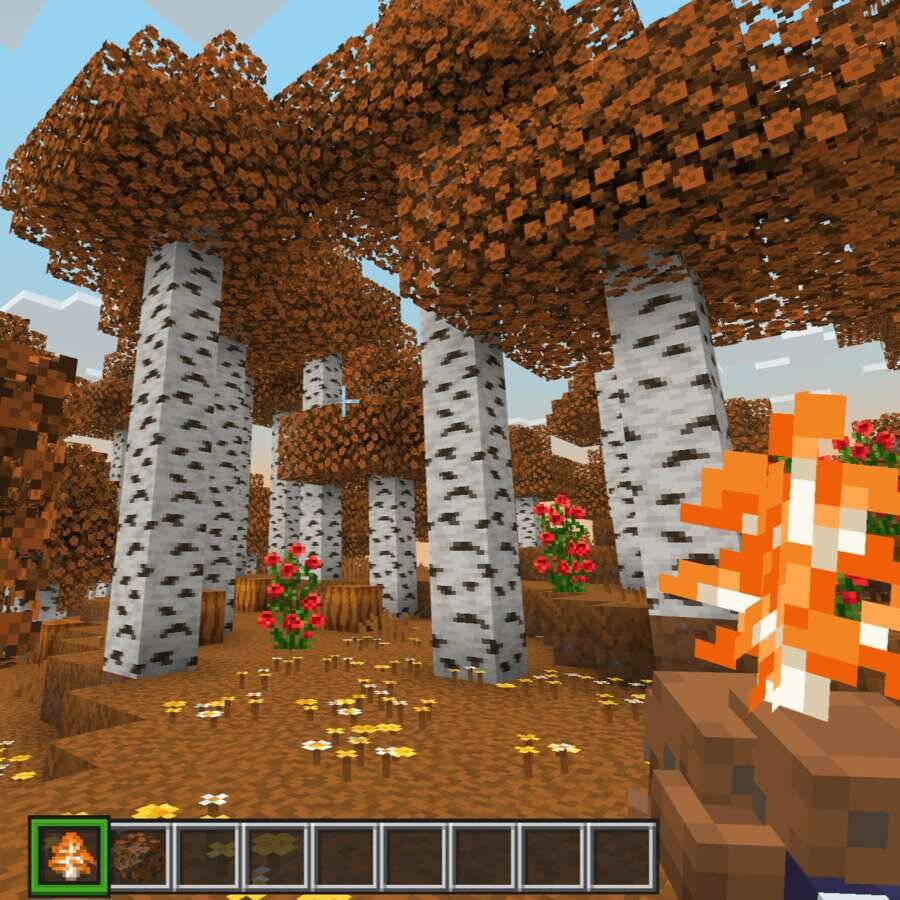Select the orange sapling hotbar slot
Image resolution: width=900 pixels, height=900 pixels.
point(69,855)
